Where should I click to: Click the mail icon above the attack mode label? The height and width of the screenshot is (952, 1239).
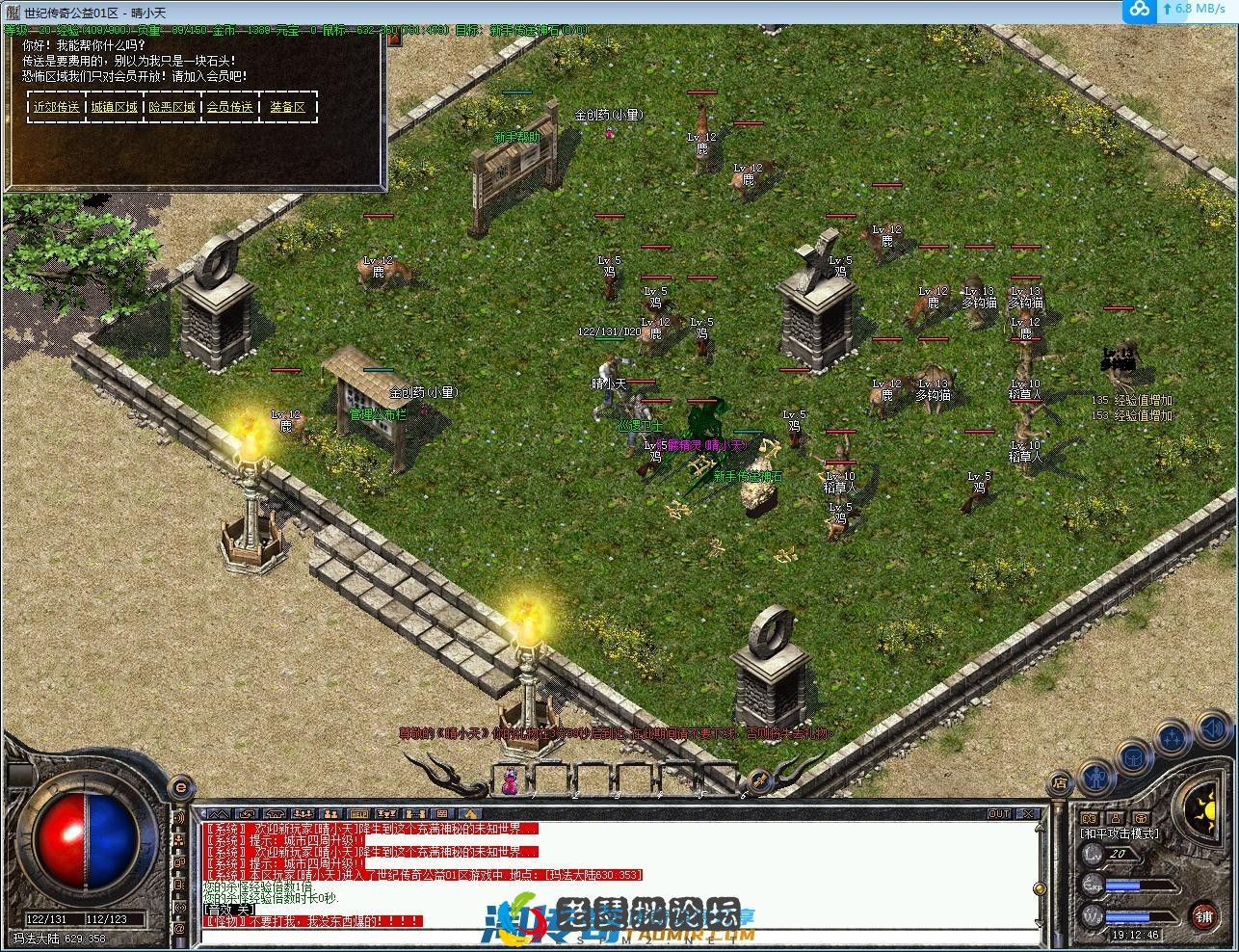coord(1116,818)
